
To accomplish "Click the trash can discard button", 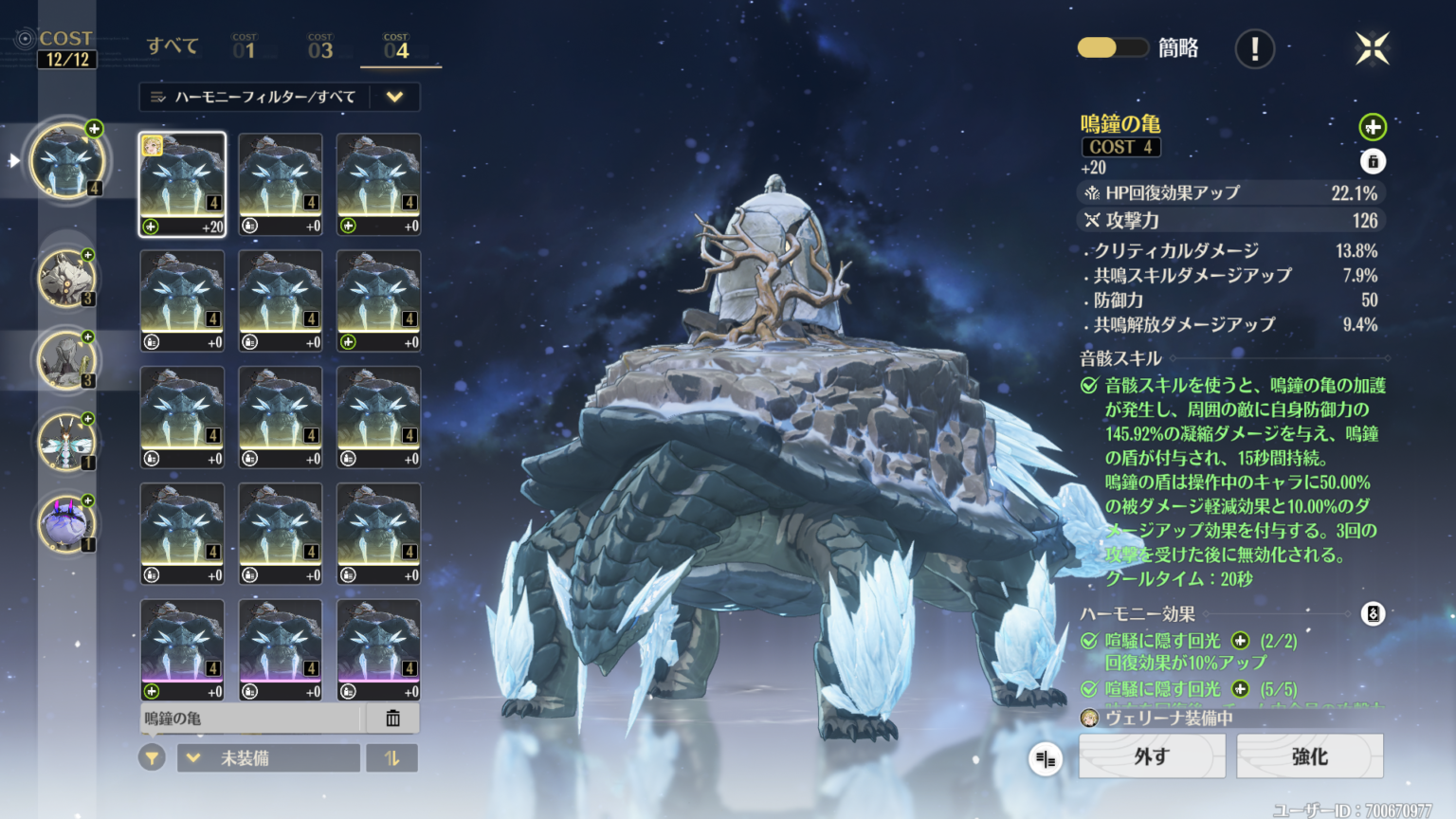I will tap(392, 719).
